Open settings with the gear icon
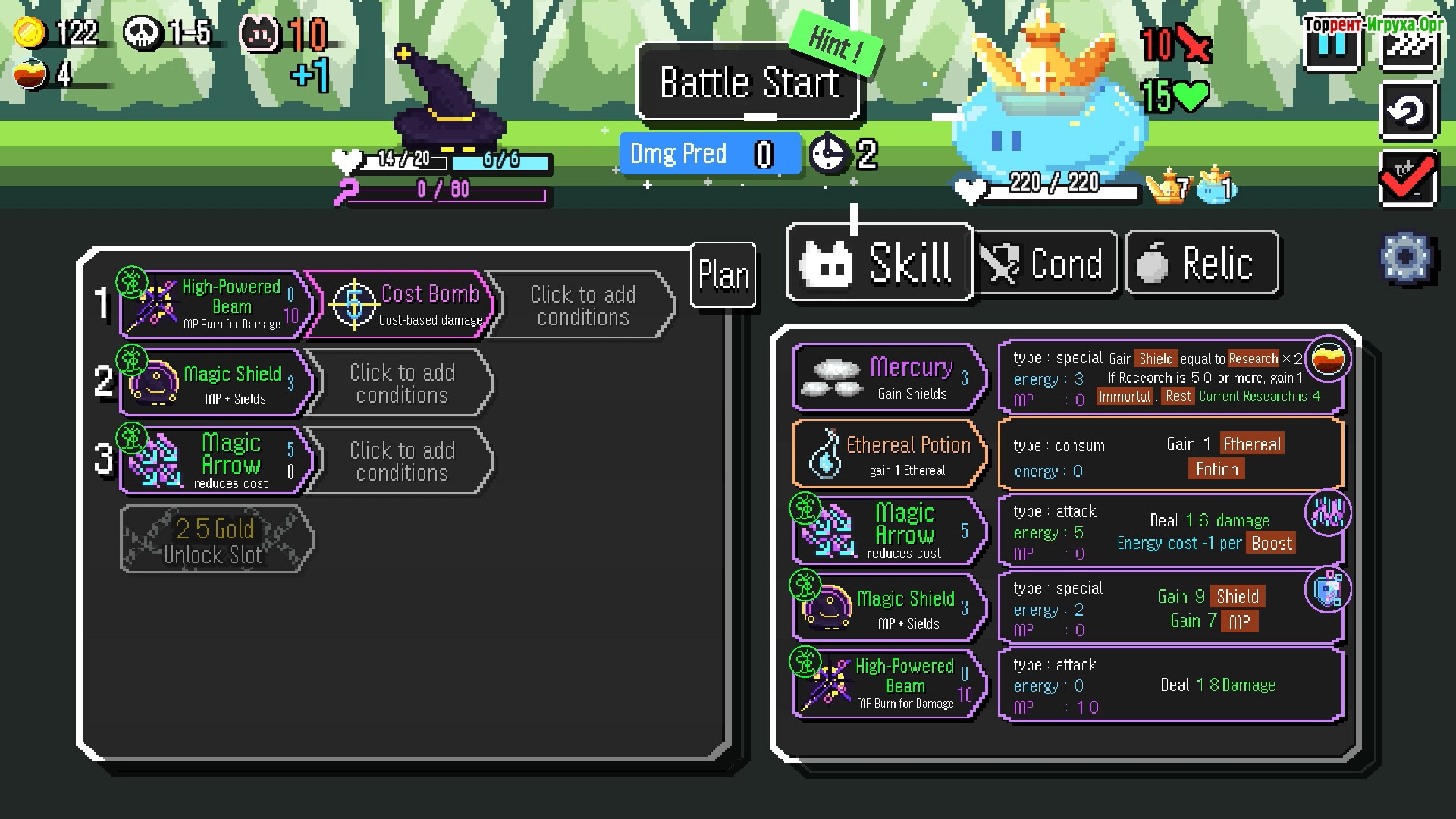Viewport: 1456px width, 819px height. click(1405, 258)
